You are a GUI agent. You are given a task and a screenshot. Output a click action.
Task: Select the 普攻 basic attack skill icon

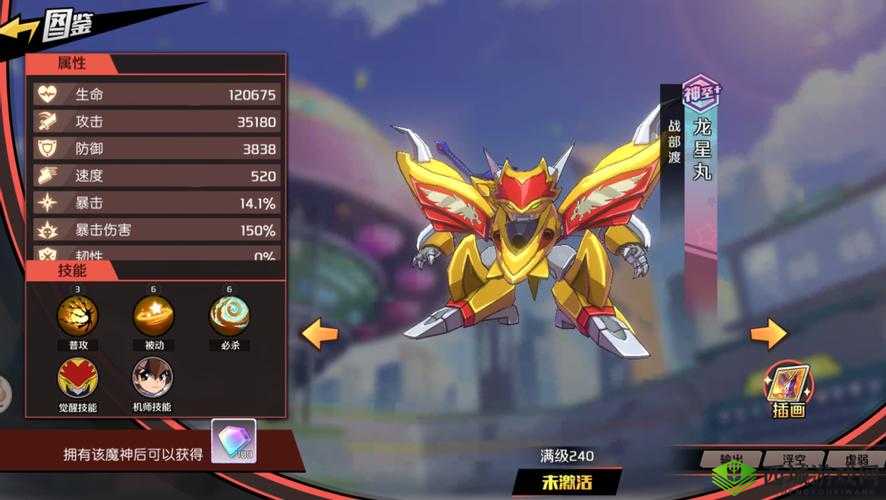tap(77, 316)
